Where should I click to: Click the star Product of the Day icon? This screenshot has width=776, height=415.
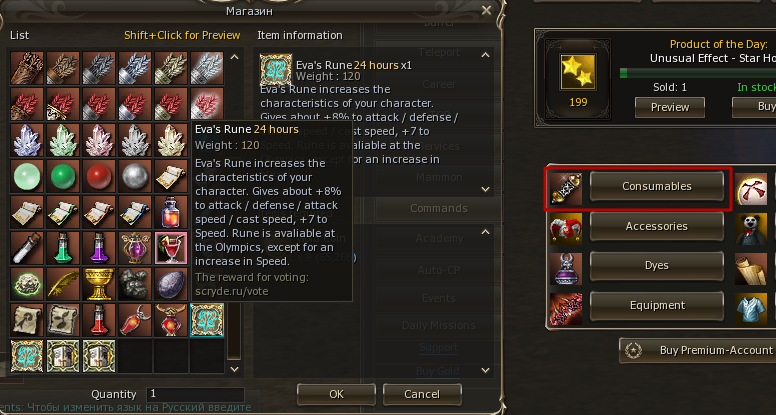click(x=578, y=70)
